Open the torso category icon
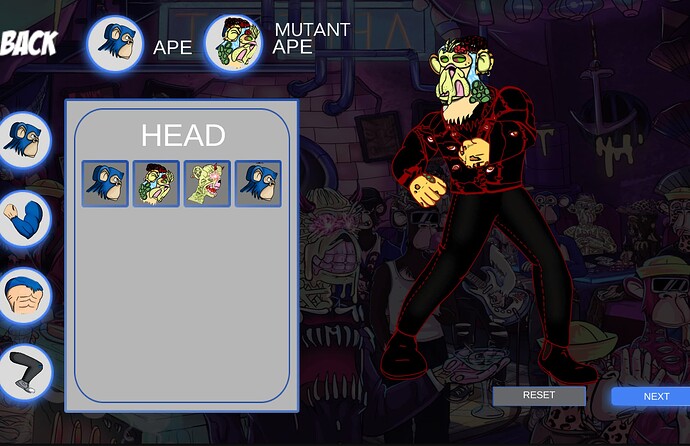This screenshot has height=446, width=690. [23, 296]
